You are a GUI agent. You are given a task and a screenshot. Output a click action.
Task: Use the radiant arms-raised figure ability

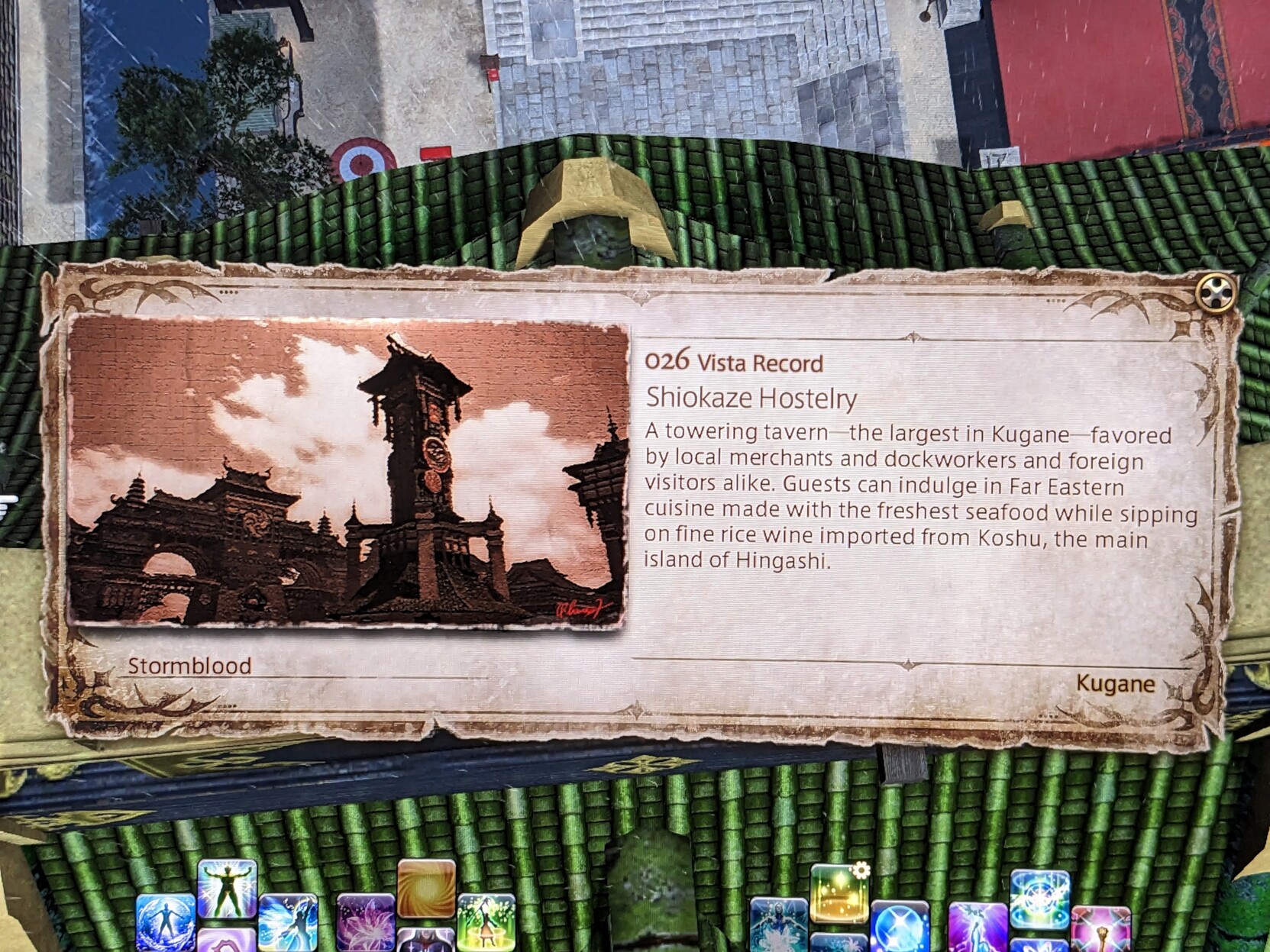[227, 889]
